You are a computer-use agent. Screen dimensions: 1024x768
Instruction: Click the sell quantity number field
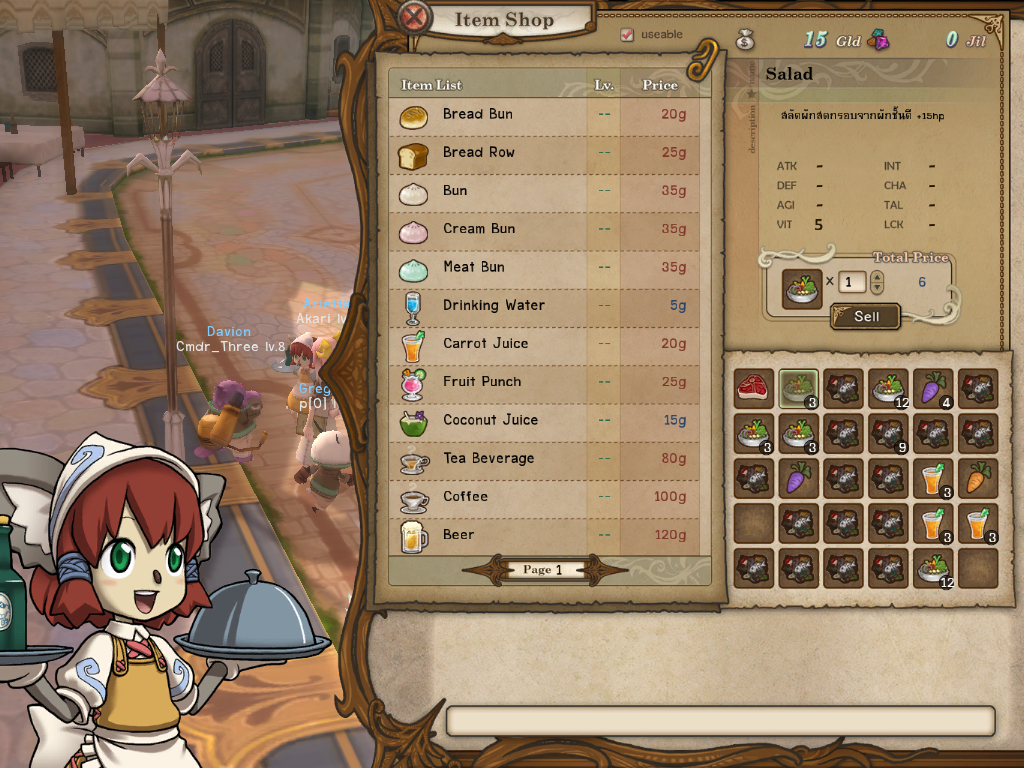[x=852, y=282]
